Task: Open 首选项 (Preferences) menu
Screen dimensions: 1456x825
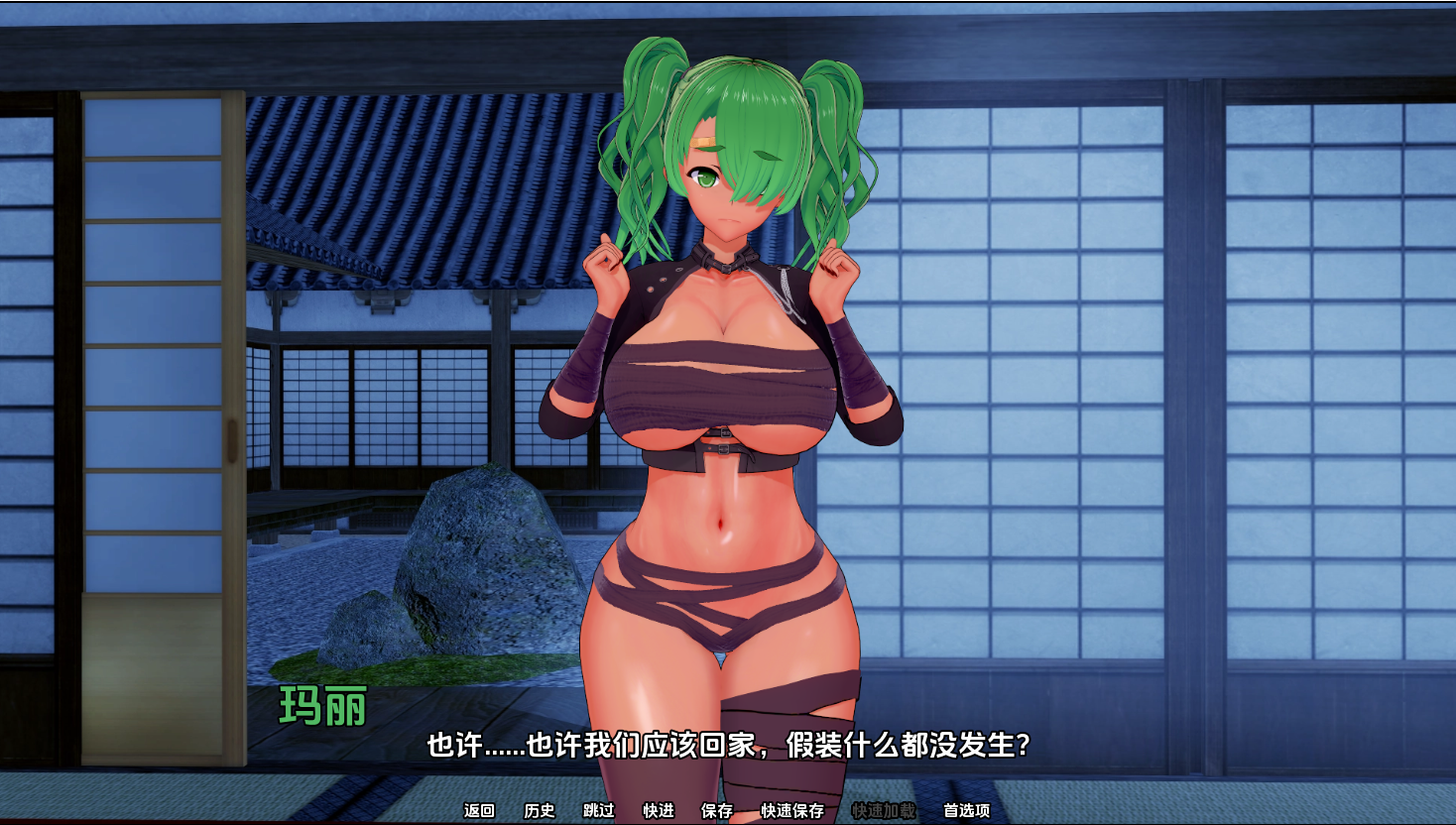Action: pyautogui.click(x=966, y=810)
